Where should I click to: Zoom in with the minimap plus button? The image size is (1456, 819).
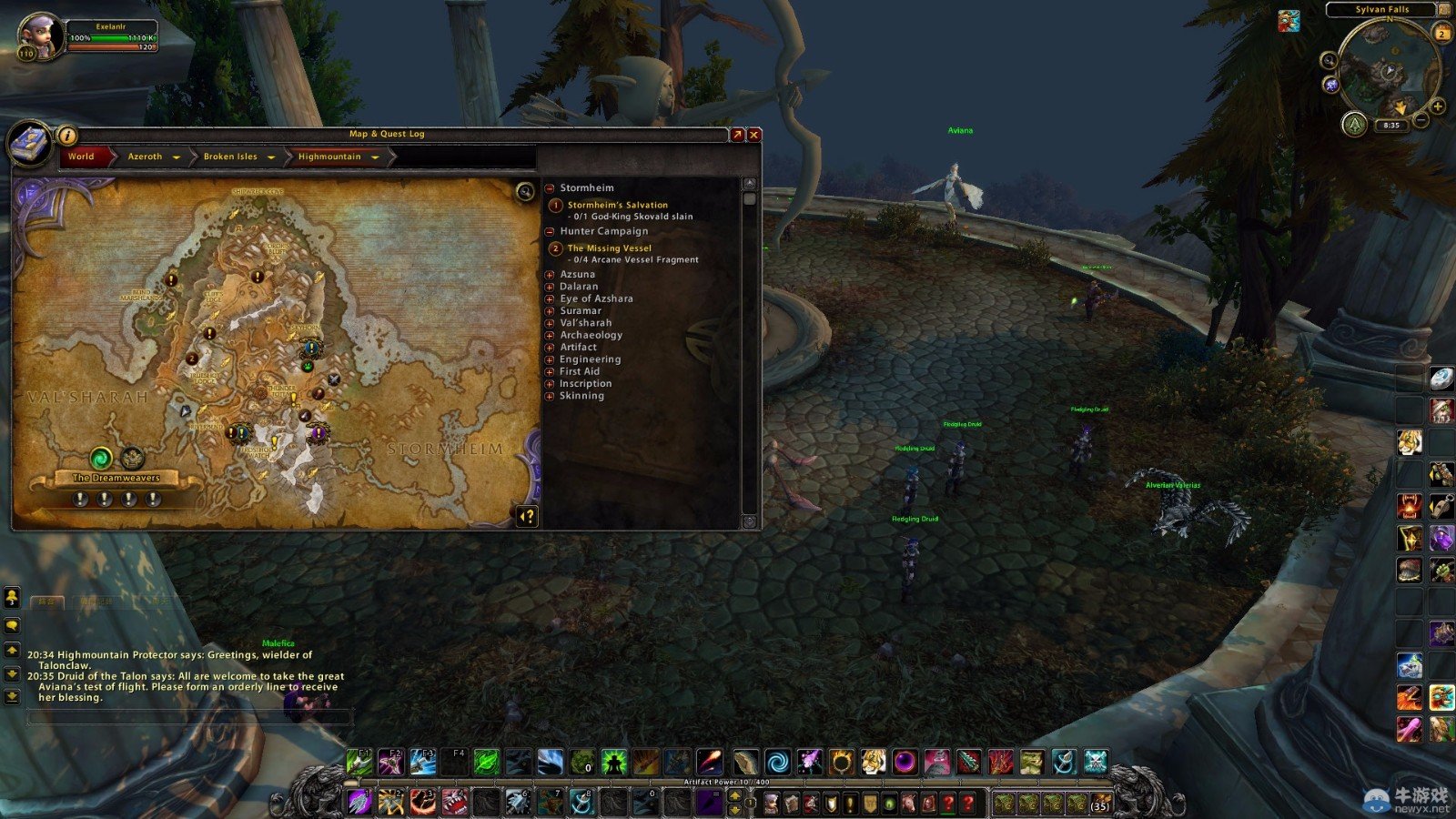(x=1438, y=106)
